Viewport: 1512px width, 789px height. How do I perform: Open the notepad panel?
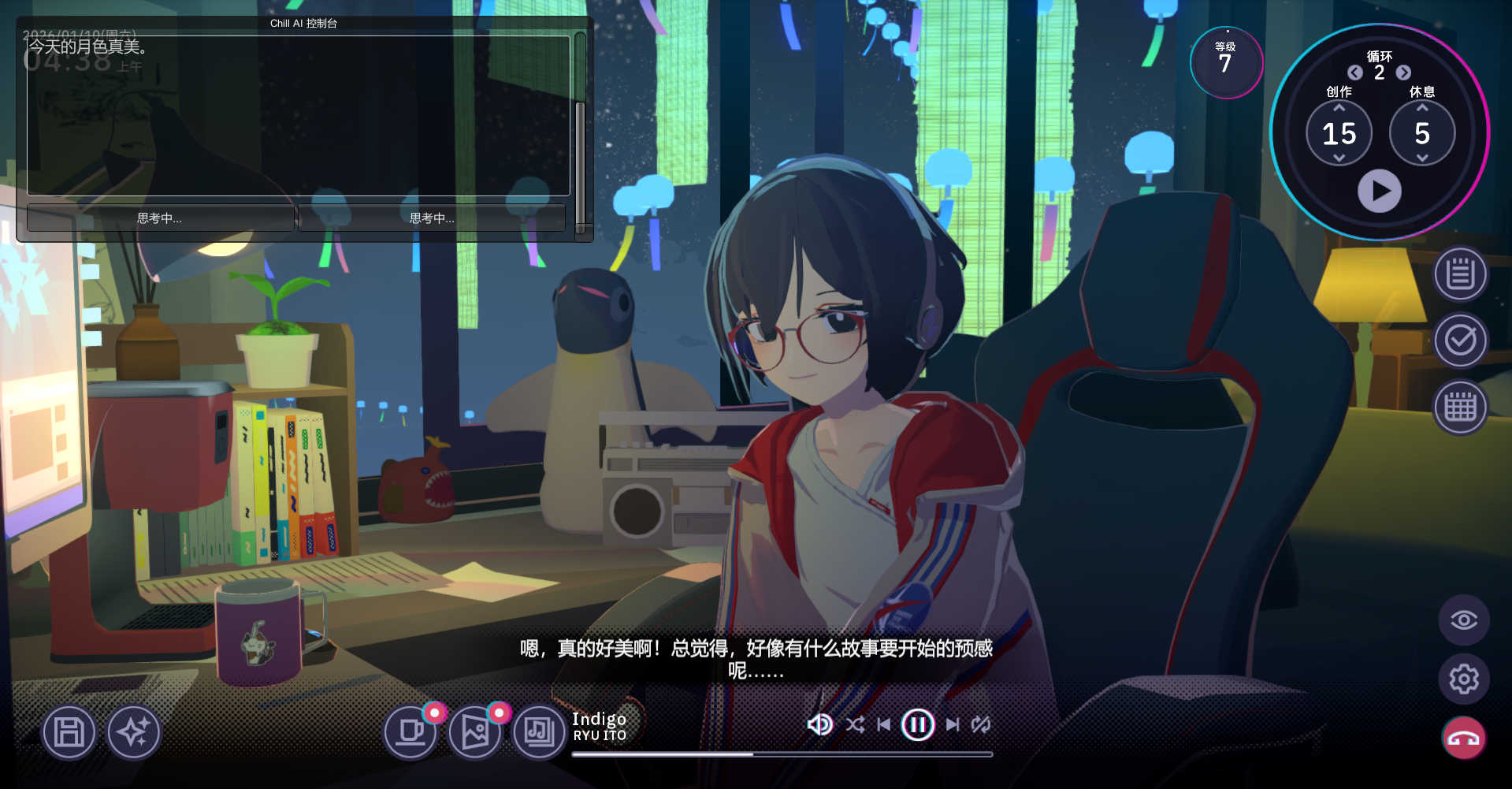(1462, 273)
